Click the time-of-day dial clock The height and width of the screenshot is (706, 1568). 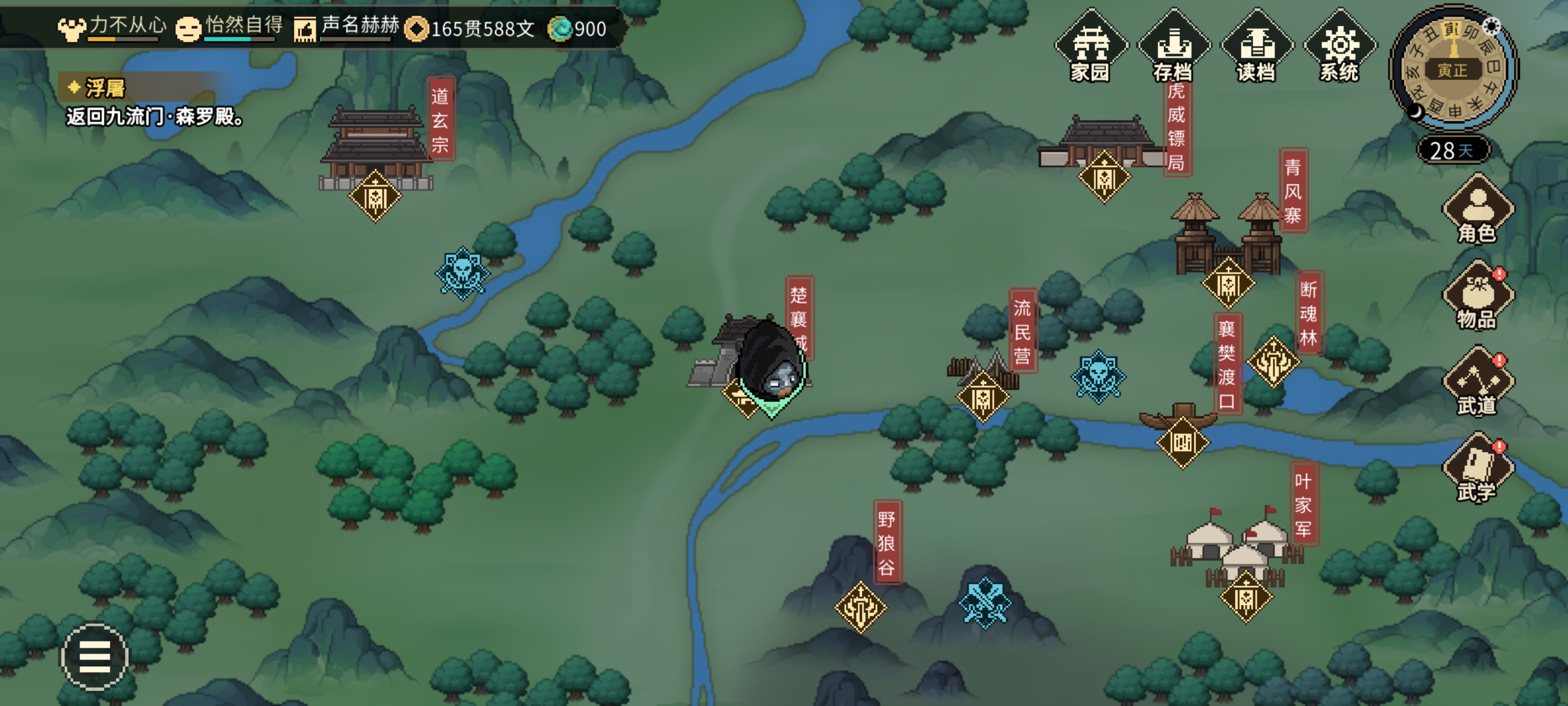click(1453, 69)
